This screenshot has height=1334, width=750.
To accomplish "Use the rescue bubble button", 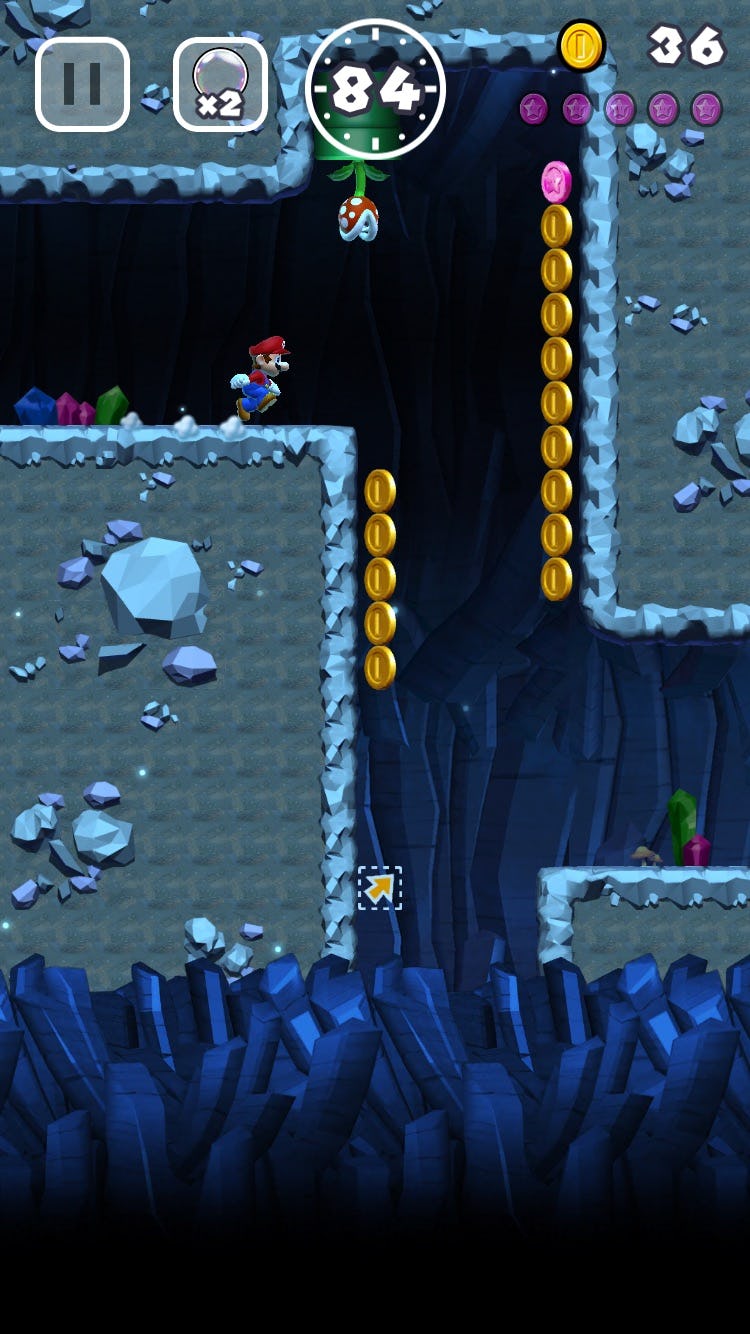I will (220, 85).
